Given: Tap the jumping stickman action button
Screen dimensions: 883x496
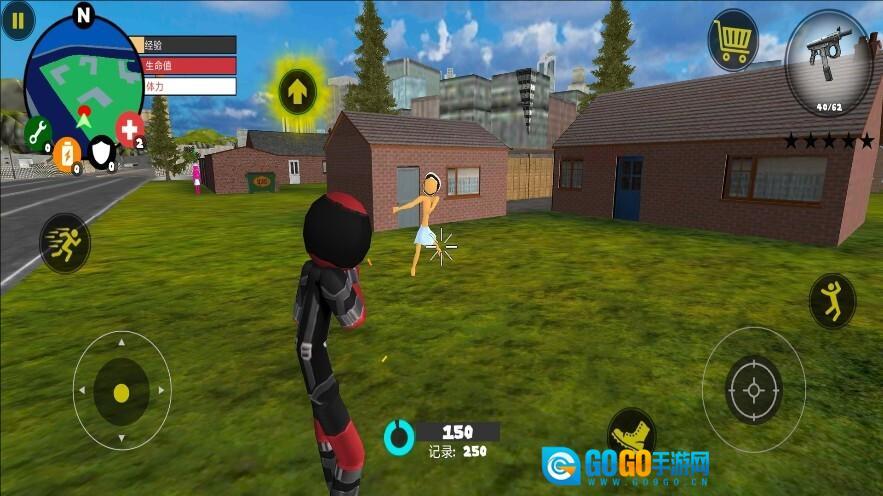Looking at the screenshot, I should [x=832, y=301].
